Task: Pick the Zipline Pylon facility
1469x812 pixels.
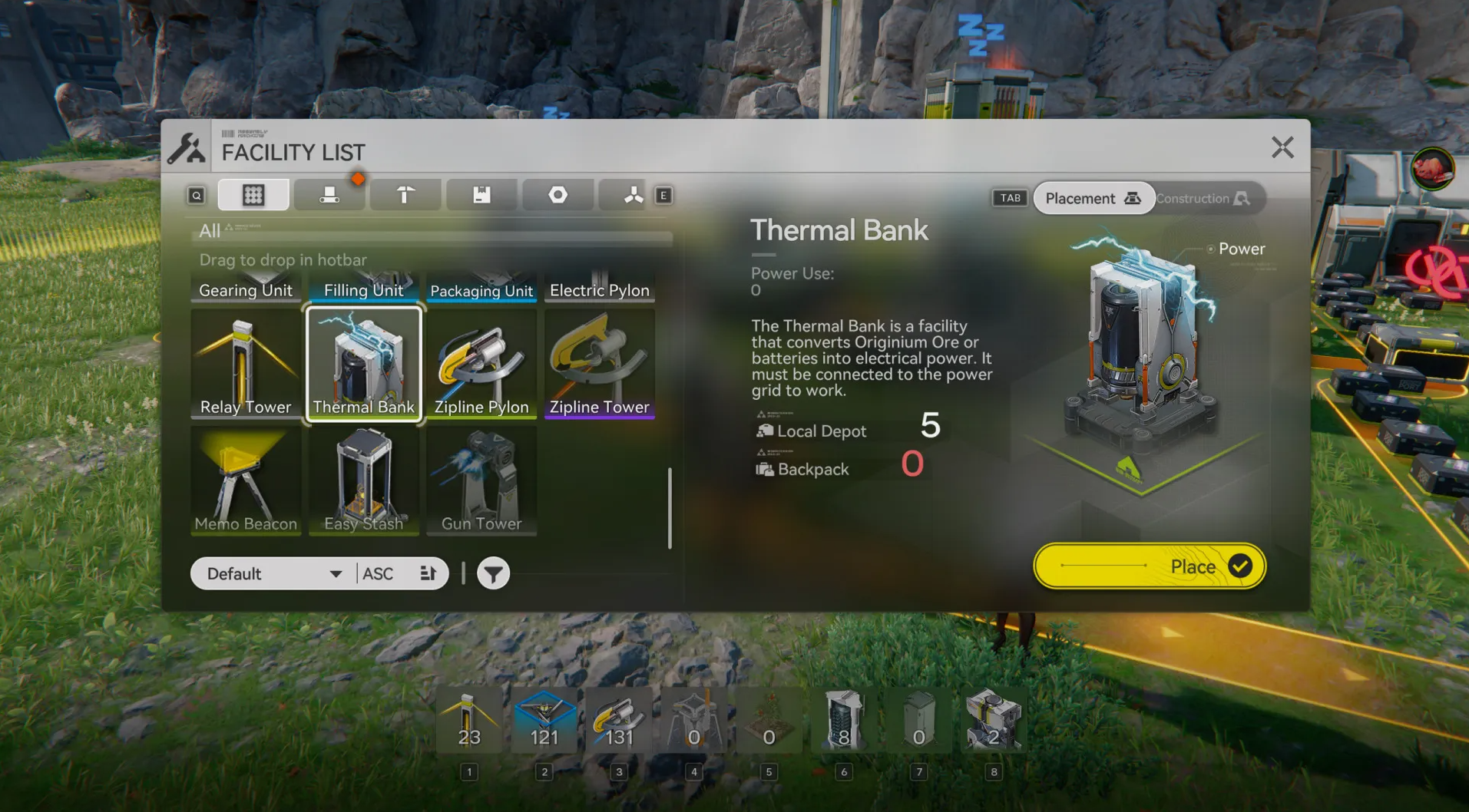Action: coord(481,364)
